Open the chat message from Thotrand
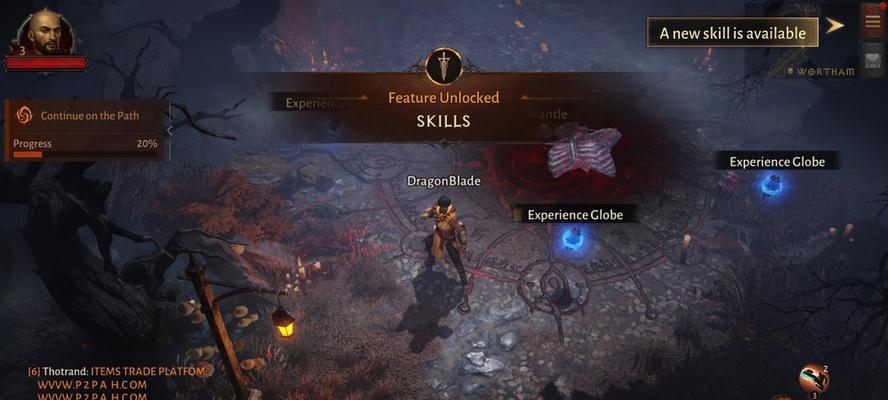This screenshot has height=400, width=888. point(120,372)
